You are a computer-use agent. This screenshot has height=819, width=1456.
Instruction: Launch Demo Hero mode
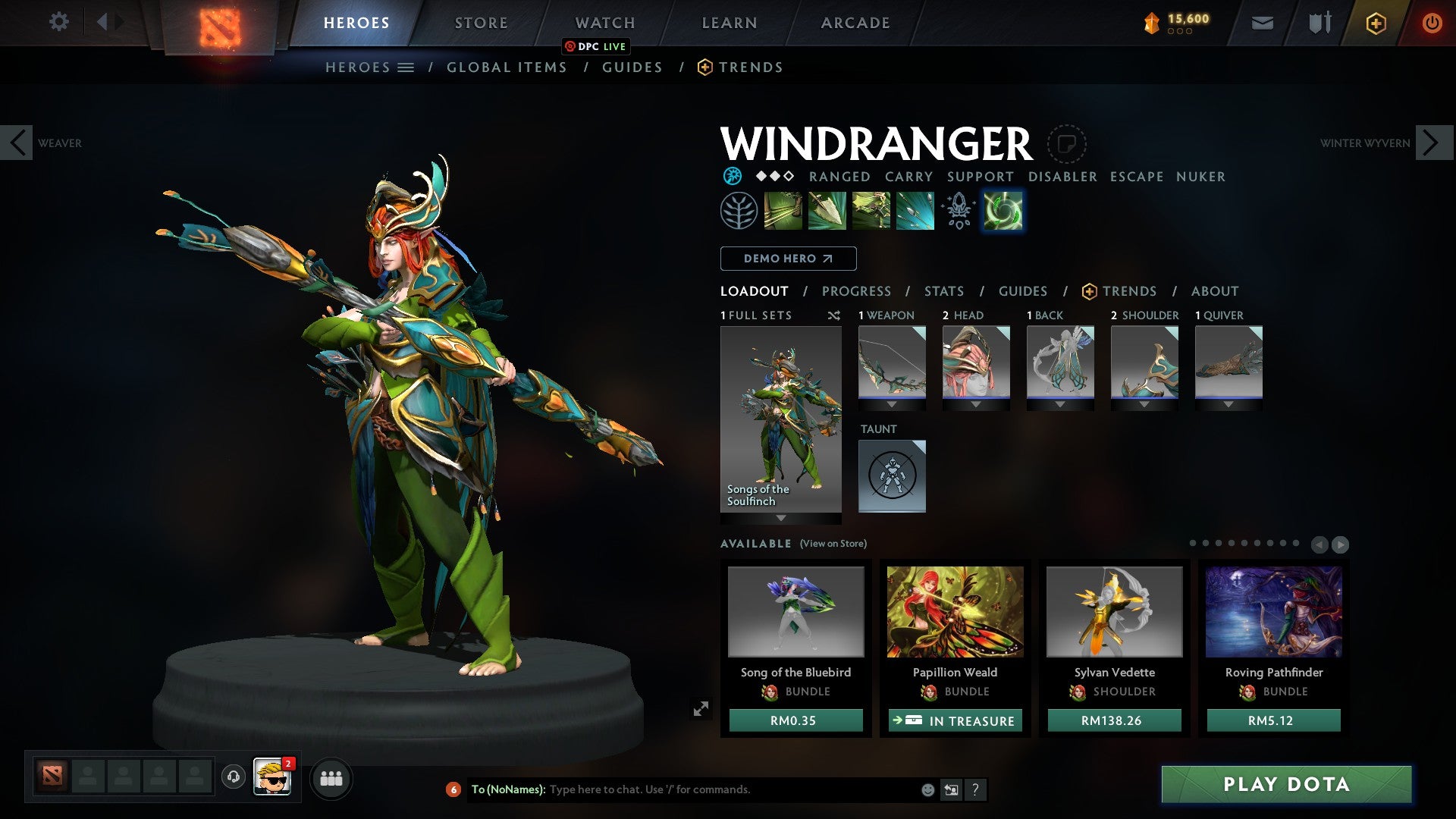tap(788, 259)
